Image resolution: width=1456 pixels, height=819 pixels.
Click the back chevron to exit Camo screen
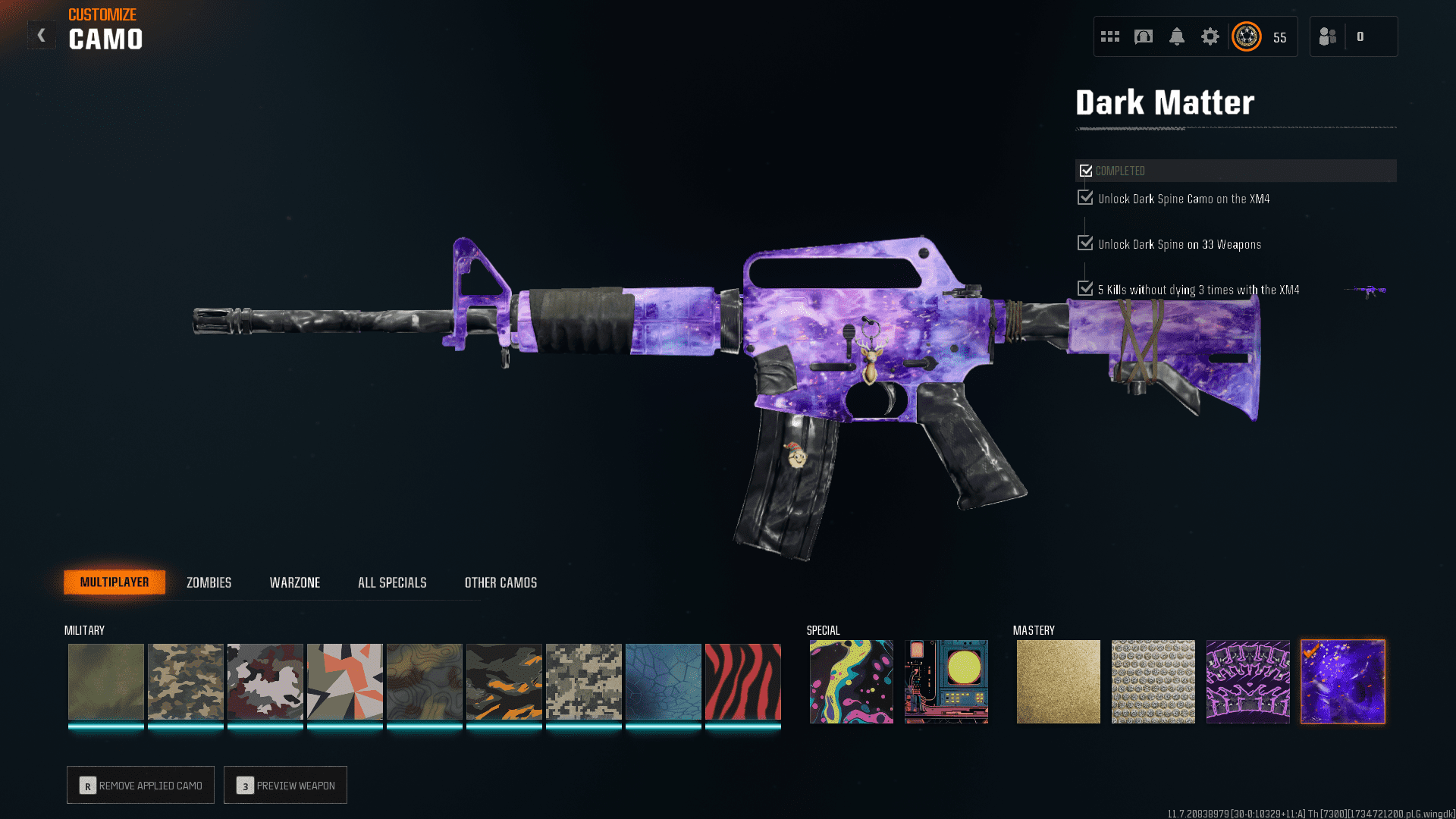click(x=42, y=34)
